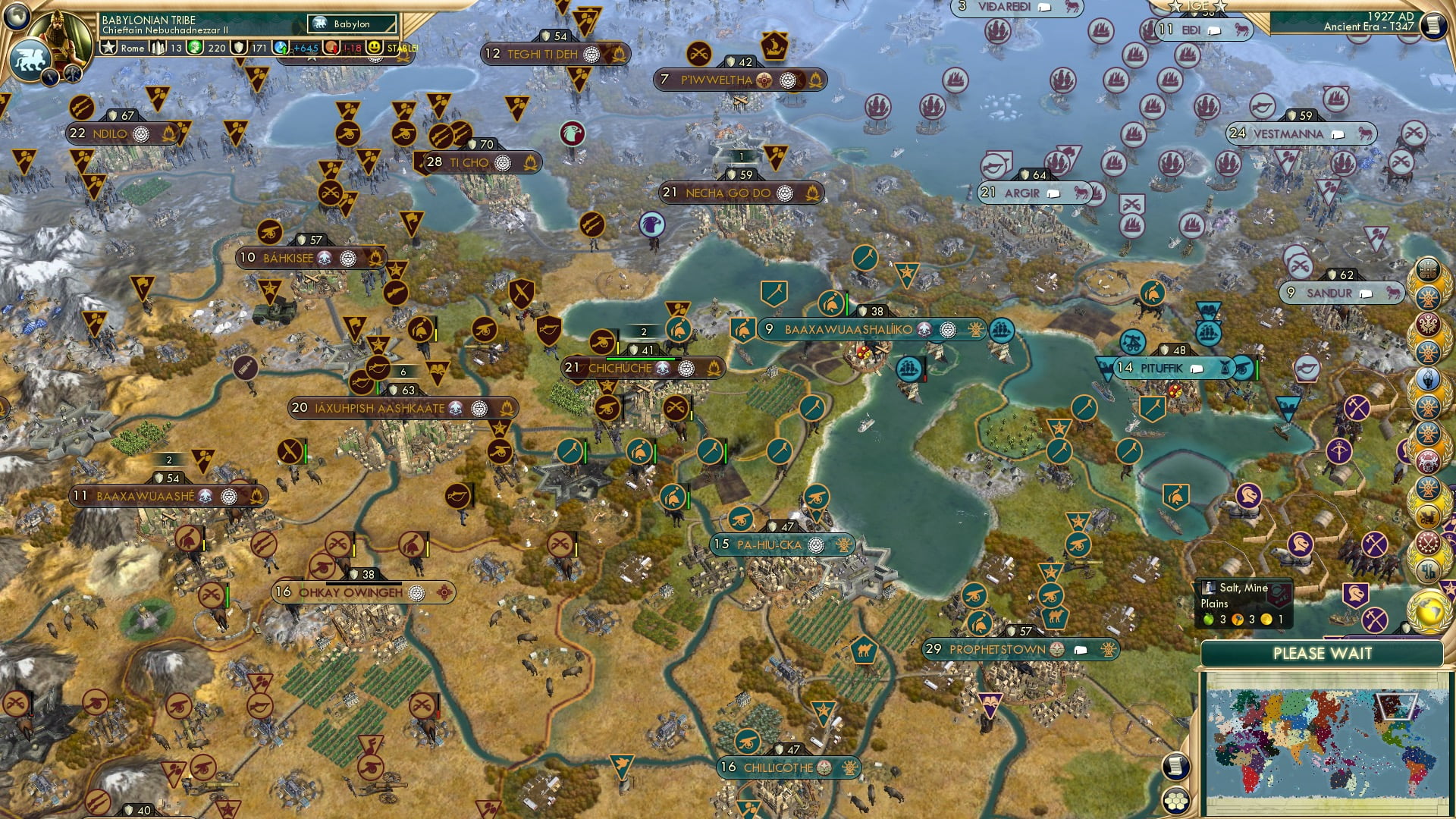Click the happiness smiley showing STABLE

(375, 48)
